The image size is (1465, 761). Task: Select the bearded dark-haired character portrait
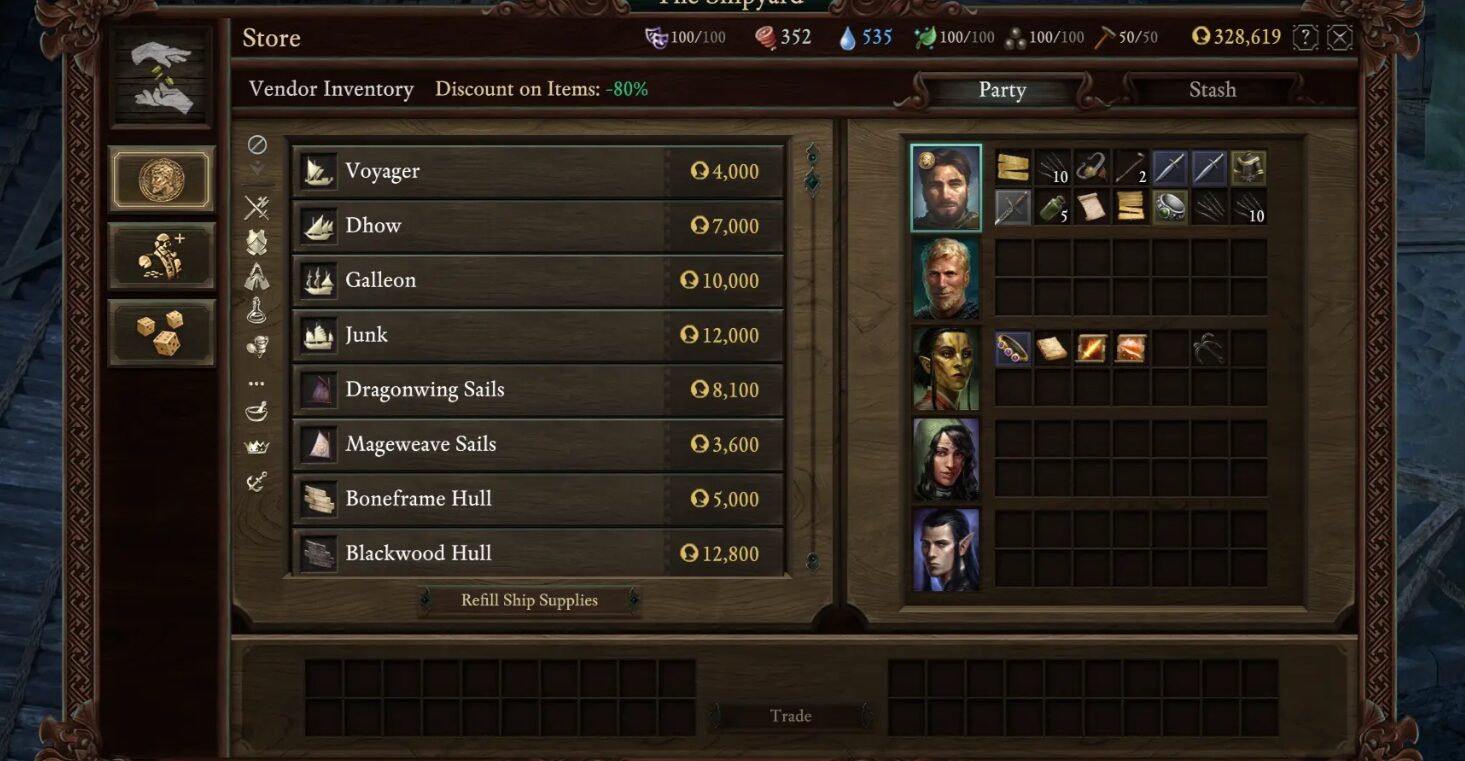click(946, 188)
